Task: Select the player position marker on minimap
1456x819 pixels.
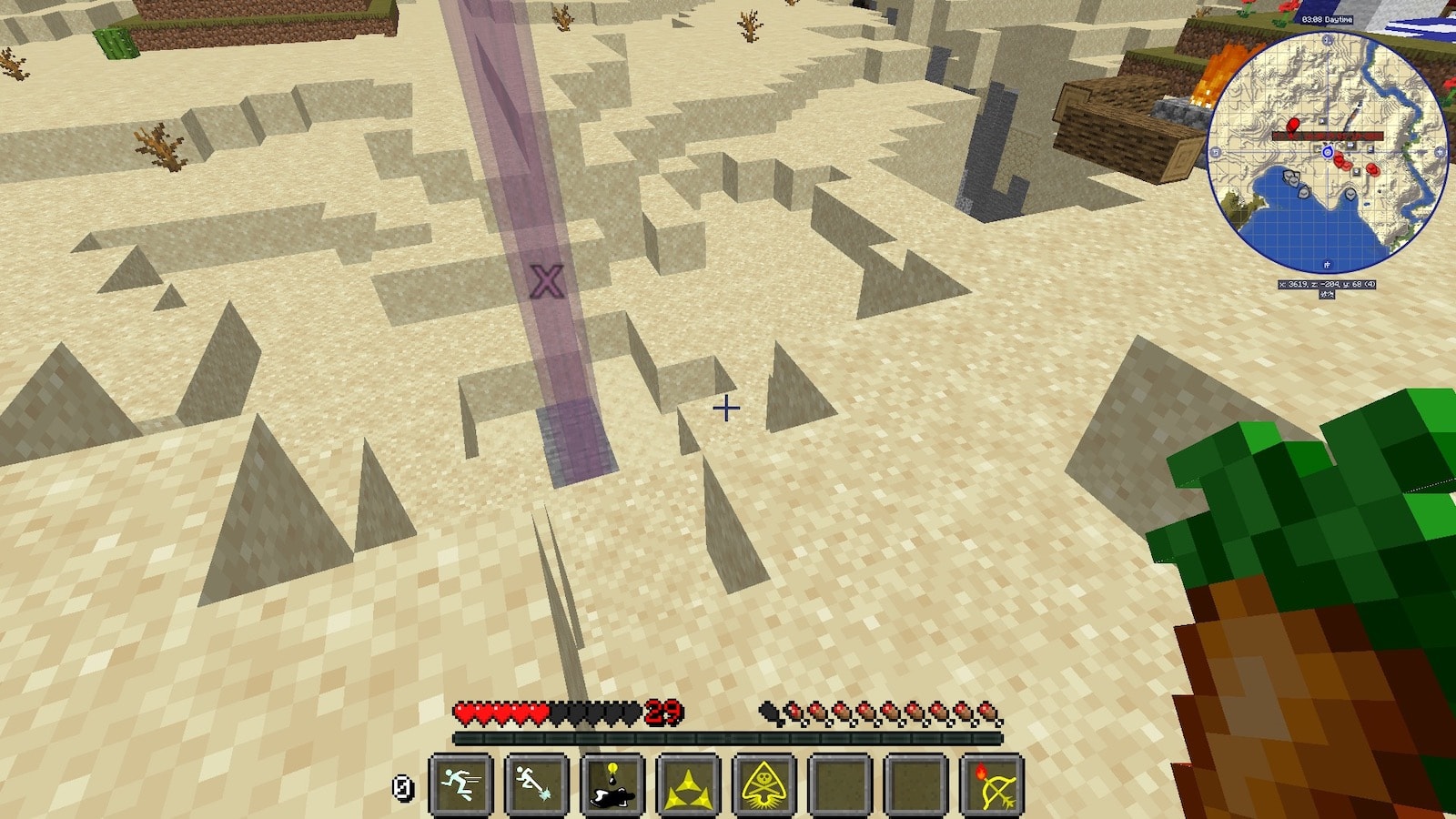Action: [x=1328, y=152]
